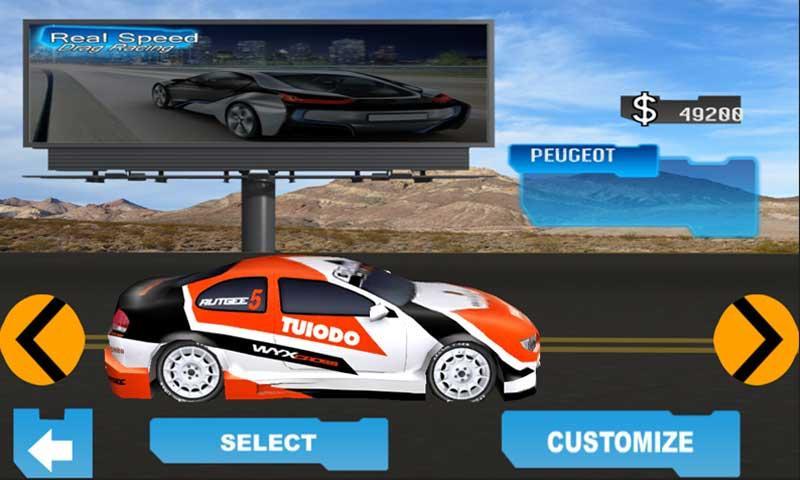Viewport: 800px width, 480px height.
Task: Open the Customize screen
Action: tap(620, 442)
